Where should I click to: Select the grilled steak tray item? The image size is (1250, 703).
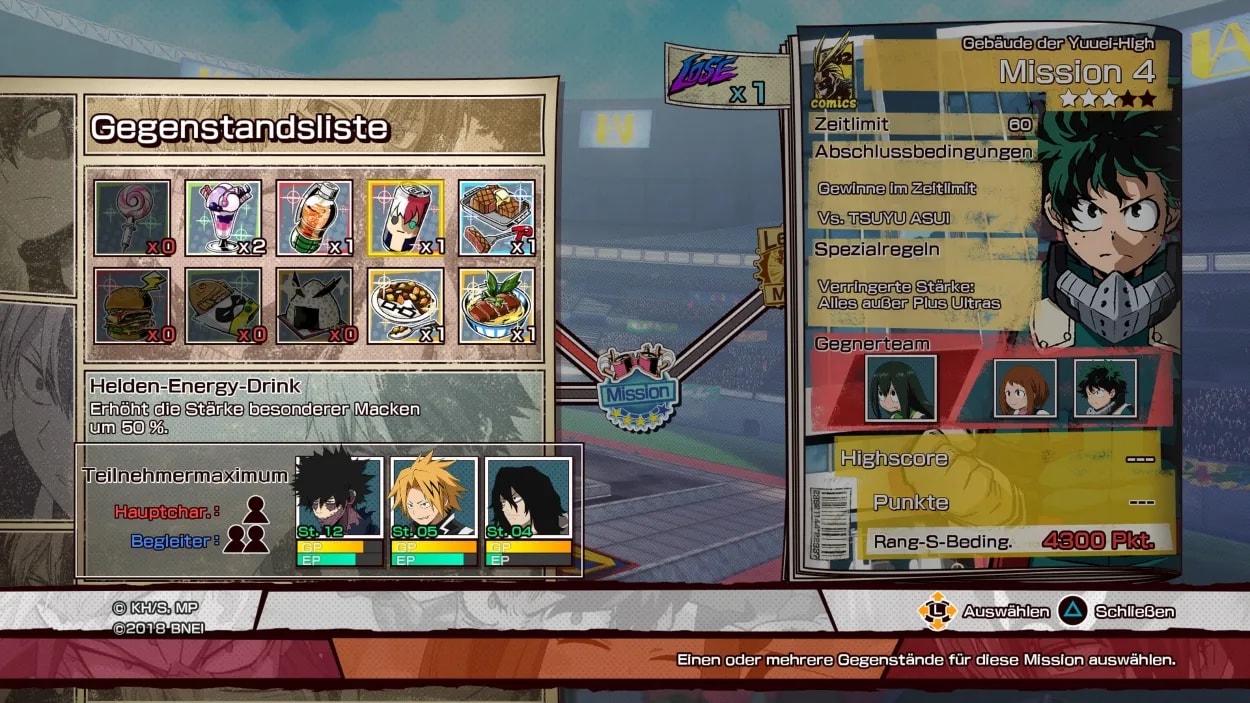click(x=496, y=218)
